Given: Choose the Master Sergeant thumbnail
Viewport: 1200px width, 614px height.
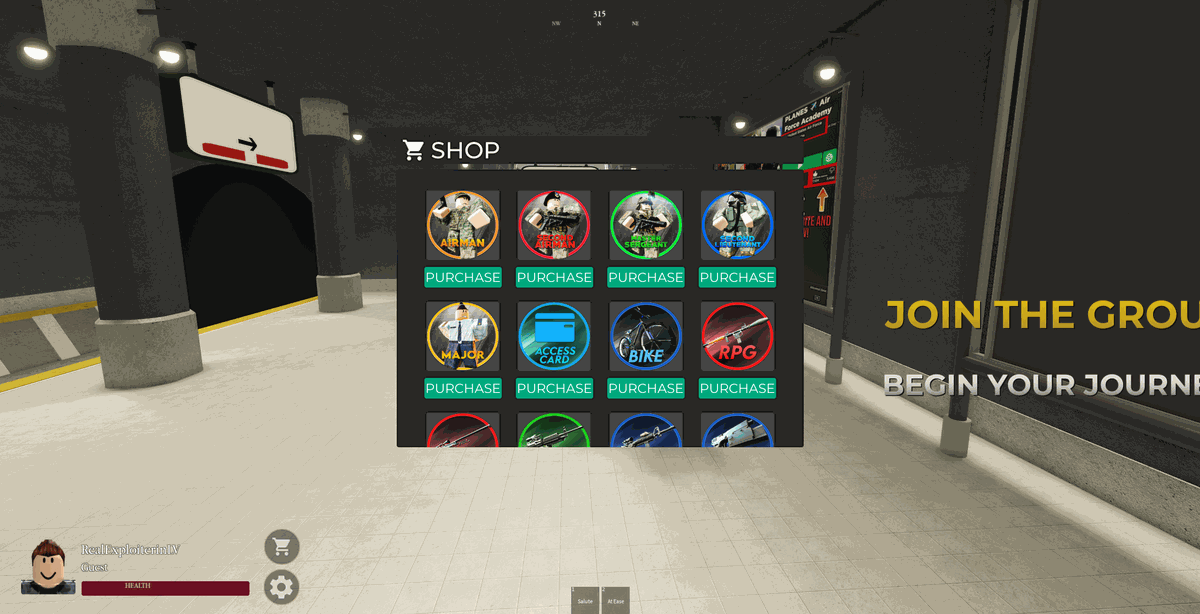Looking at the screenshot, I should tap(645, 225).
